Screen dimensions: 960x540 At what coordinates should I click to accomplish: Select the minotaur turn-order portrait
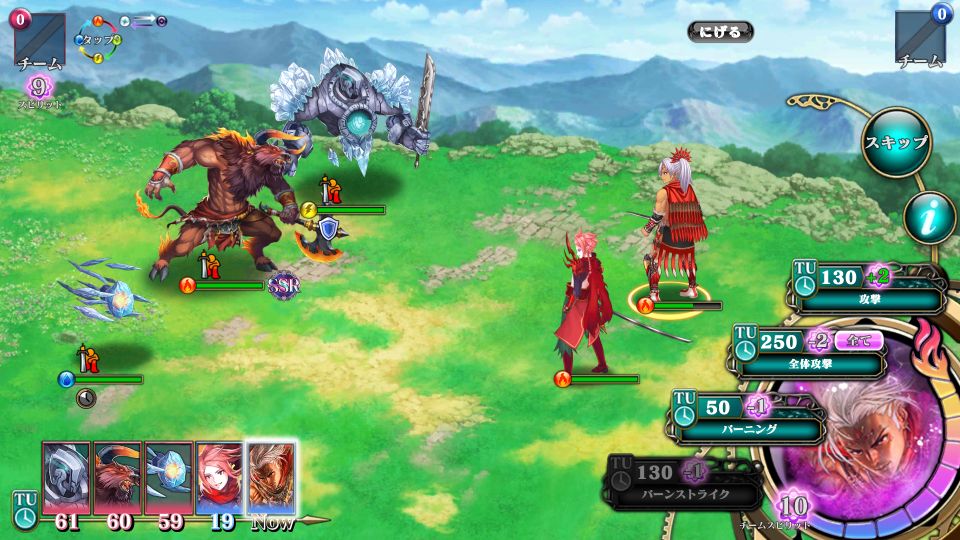click(x=118, y=477)
